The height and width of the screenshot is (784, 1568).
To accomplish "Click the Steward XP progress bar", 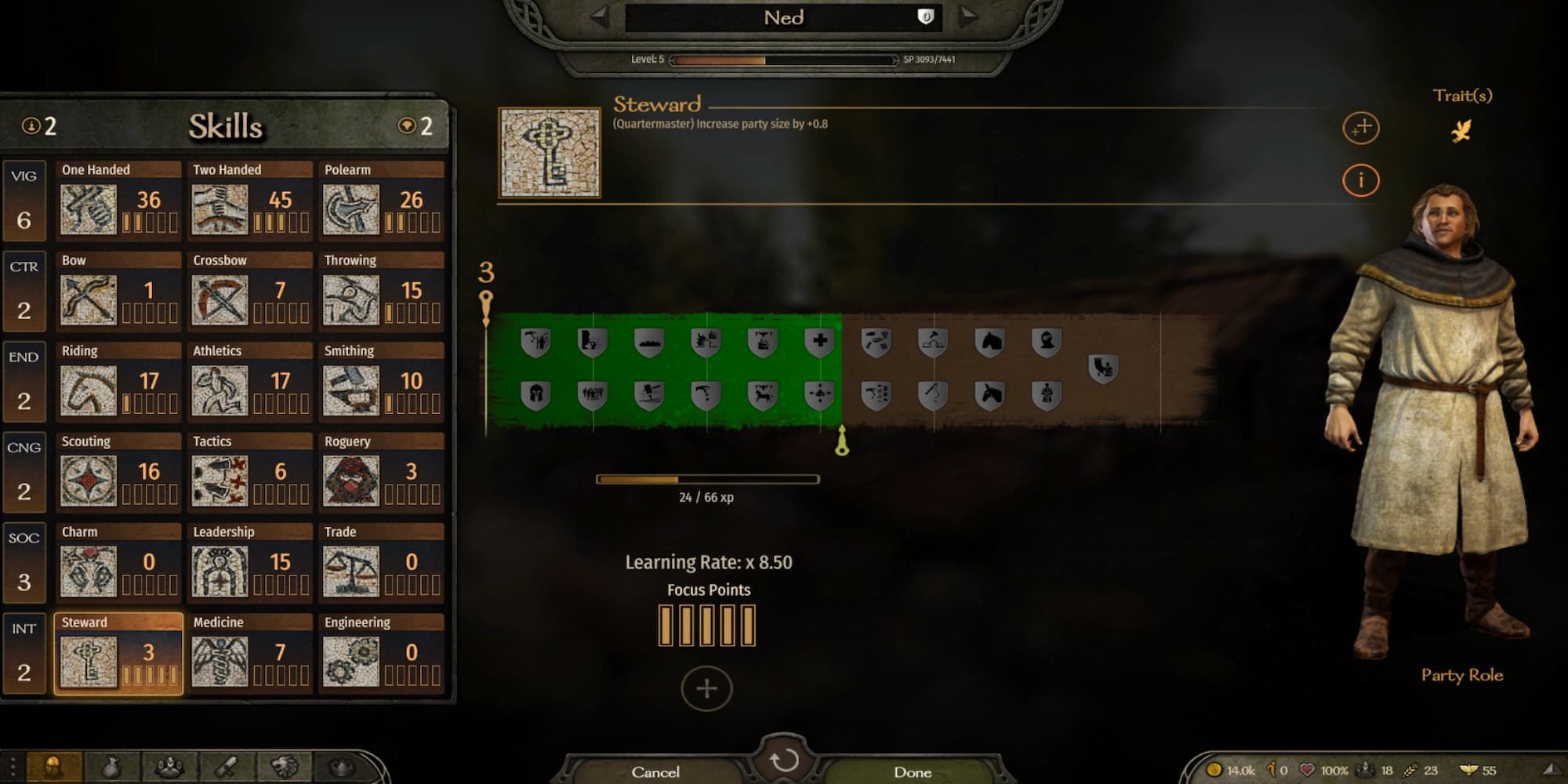I will point(706,477).
